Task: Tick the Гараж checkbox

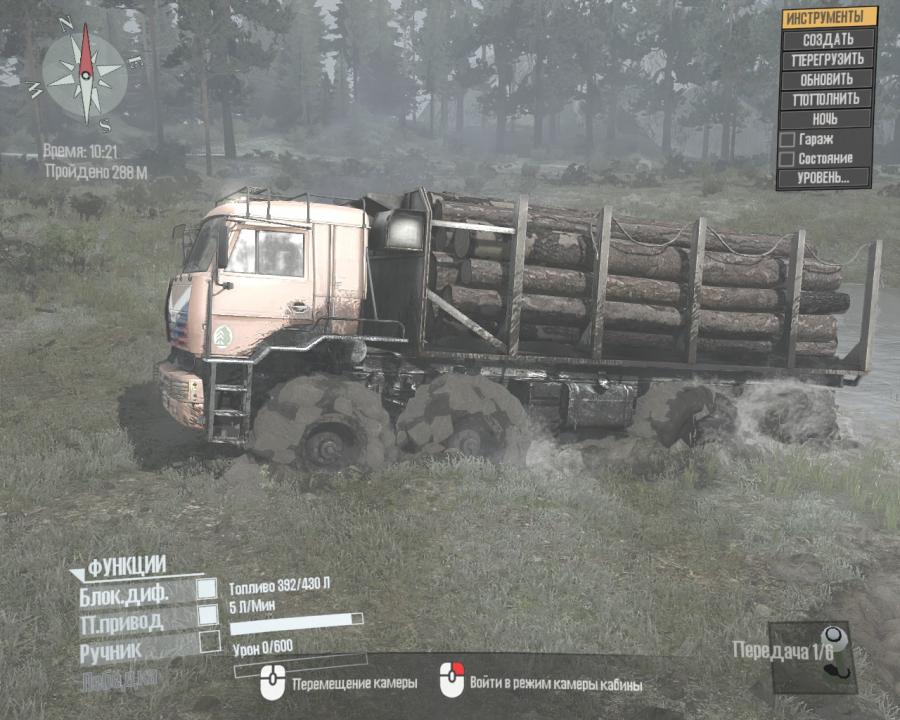Action: coord(787,139)
